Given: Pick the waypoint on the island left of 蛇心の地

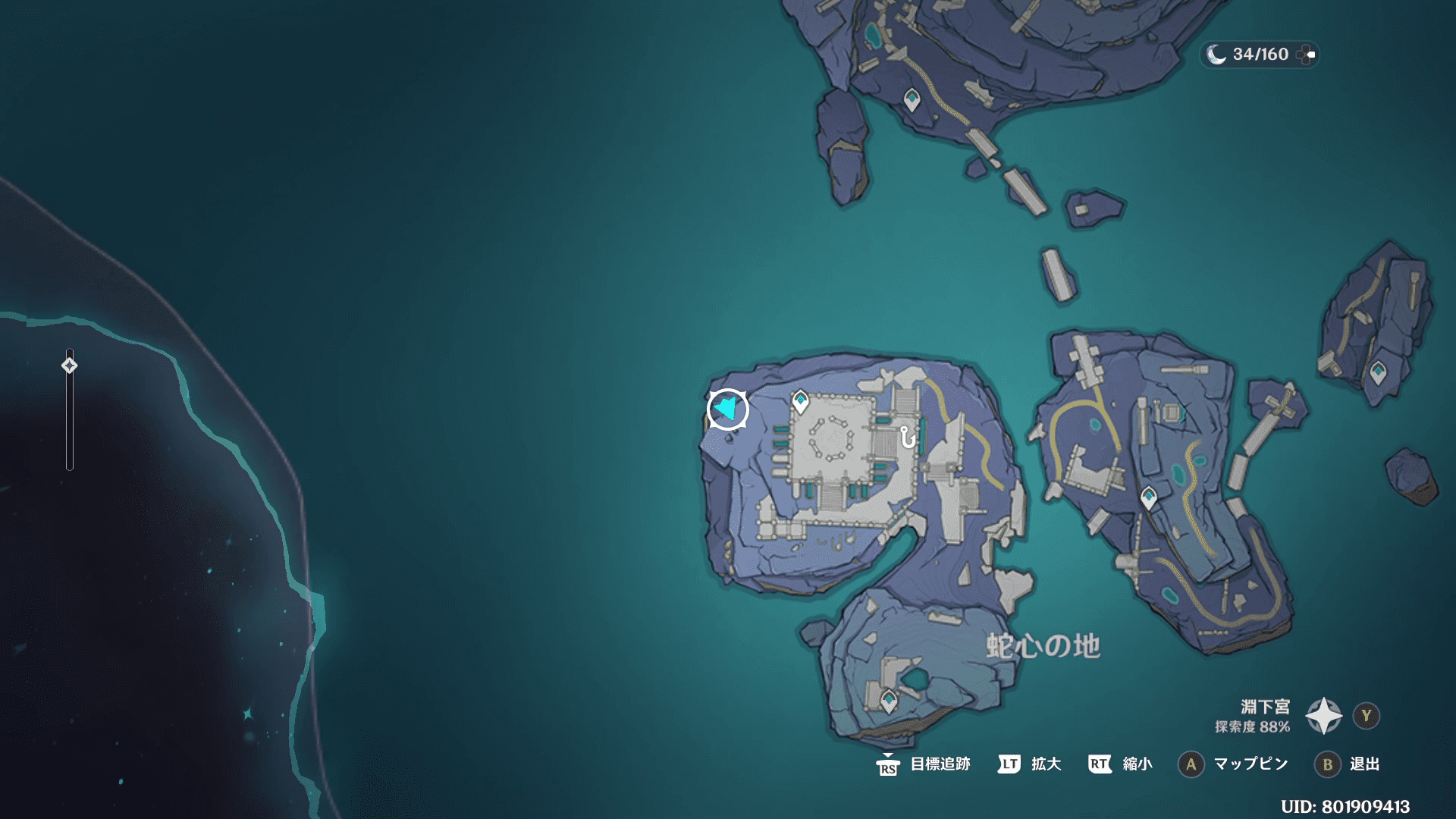Looking at the screenshot, I should coord(889,700).
